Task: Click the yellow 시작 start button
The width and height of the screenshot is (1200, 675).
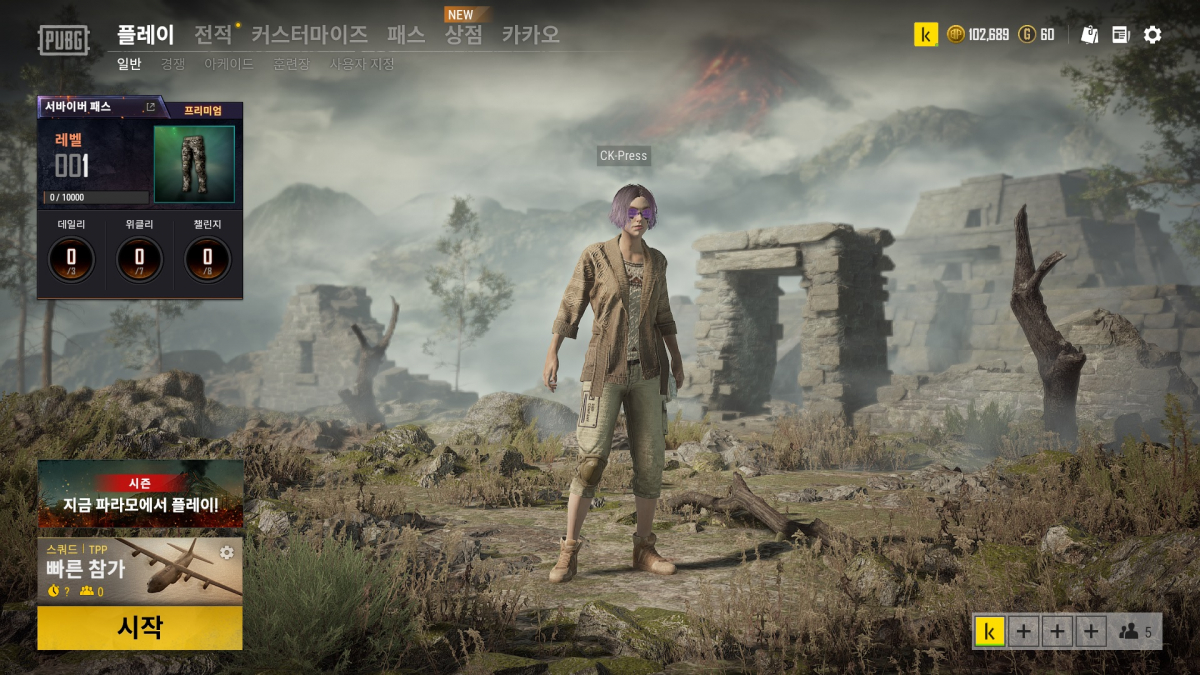Action: coord(140,628)
